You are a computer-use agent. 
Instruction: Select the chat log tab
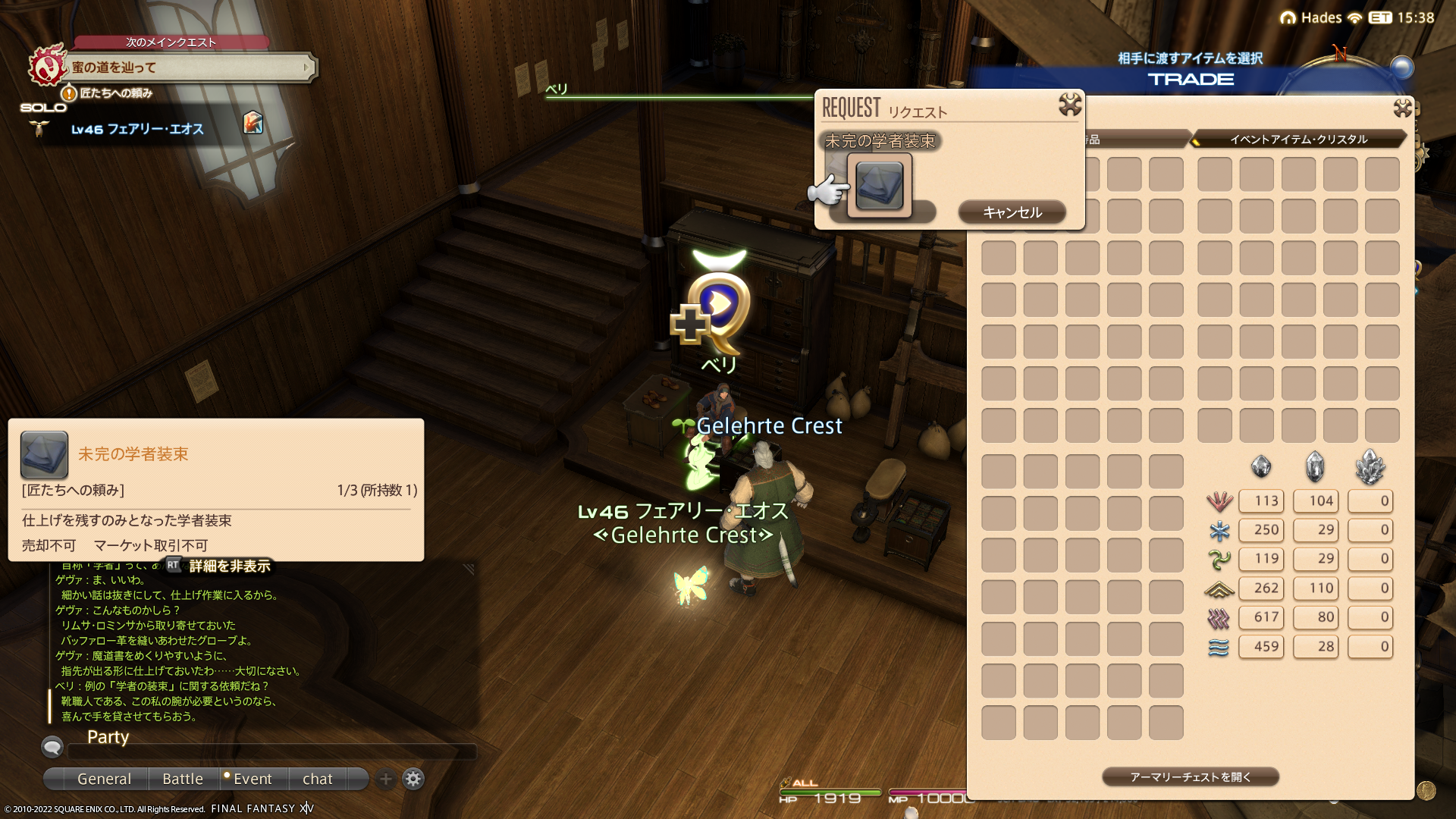317,779
